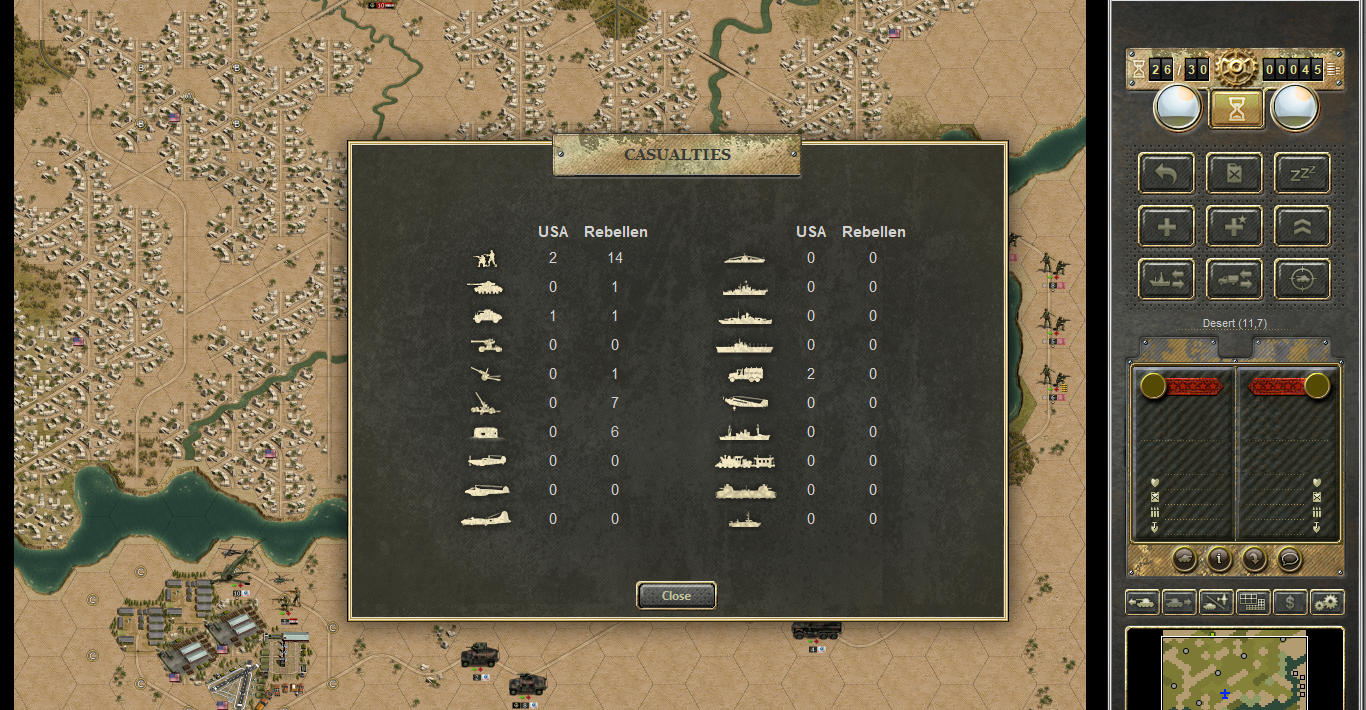Open the dollar sign purchase screen
The image size is (1366, 710).
click(x=1290, y=602)
